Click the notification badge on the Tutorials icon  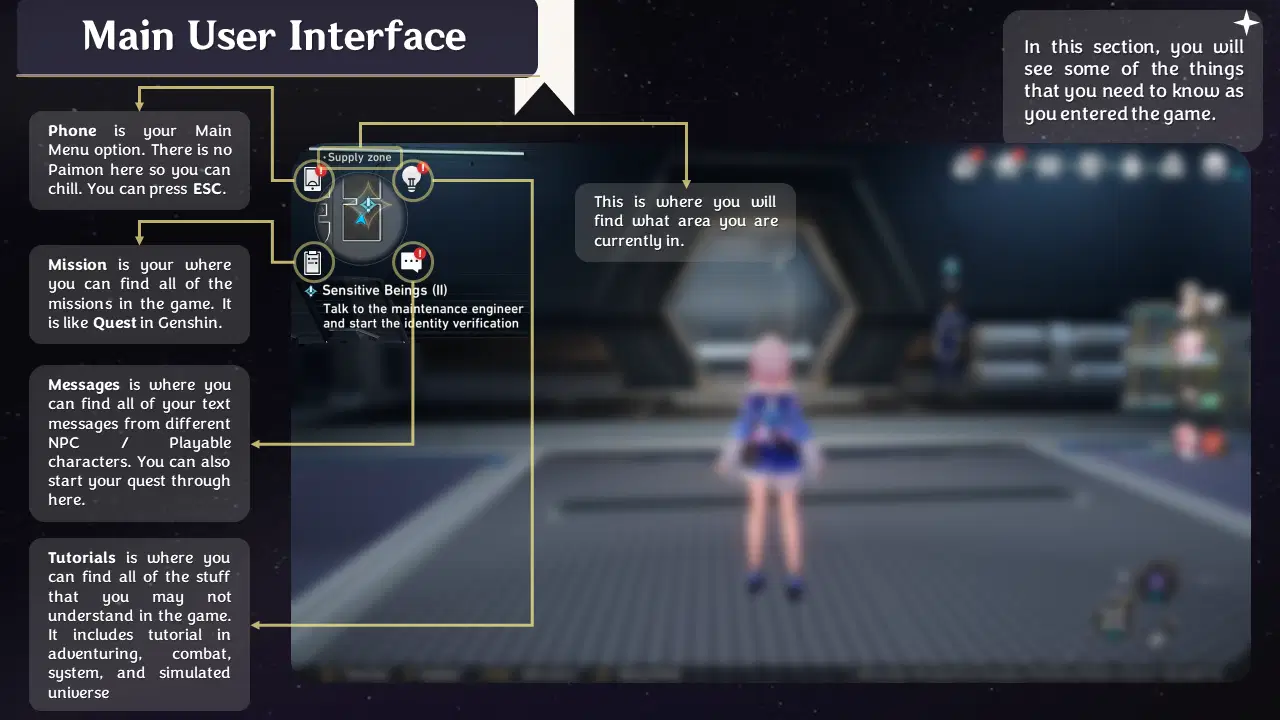coord(424,169)
